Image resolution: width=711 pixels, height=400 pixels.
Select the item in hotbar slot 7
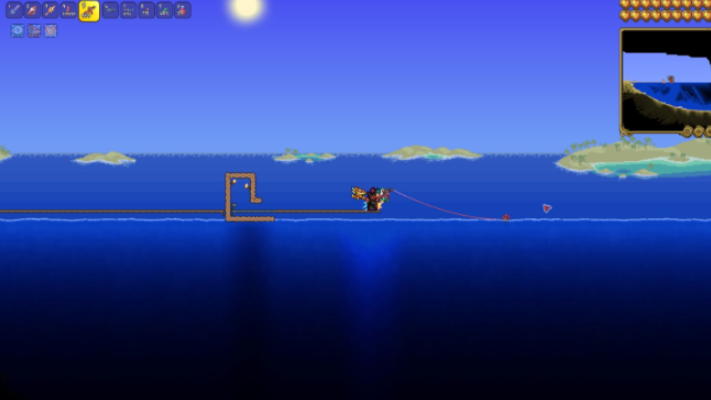pos(128,11)
